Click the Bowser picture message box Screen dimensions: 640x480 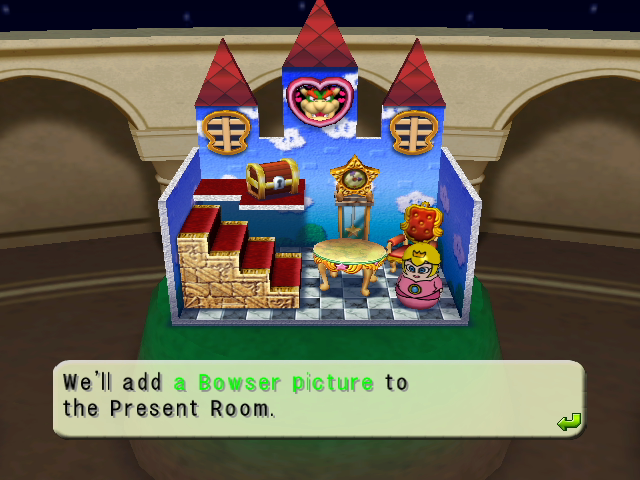pos(318,398)
